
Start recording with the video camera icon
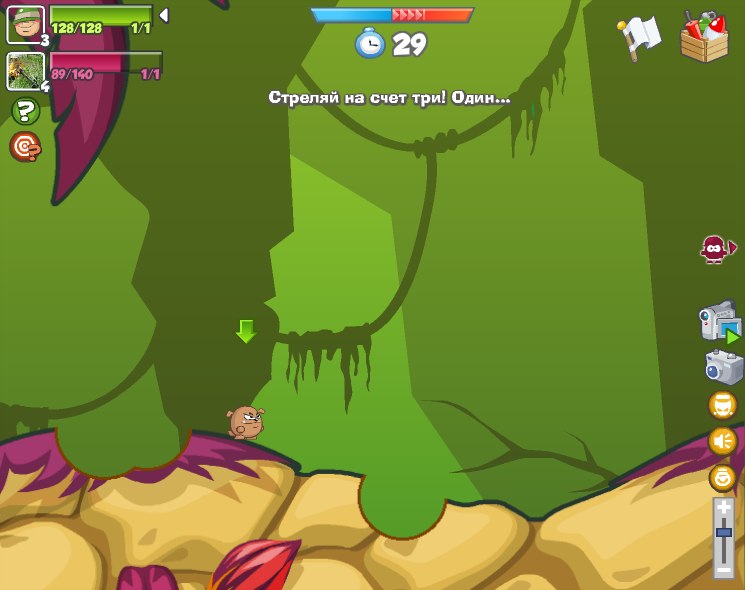tap(719, 322)
